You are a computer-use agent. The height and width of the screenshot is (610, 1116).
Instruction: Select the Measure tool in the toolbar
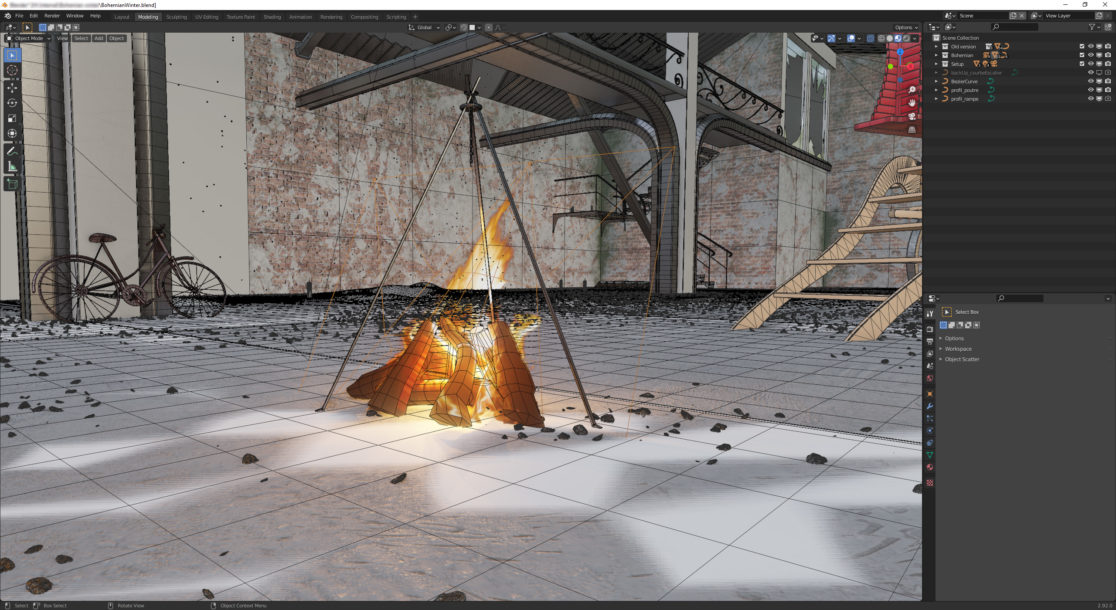click(12, 166)
